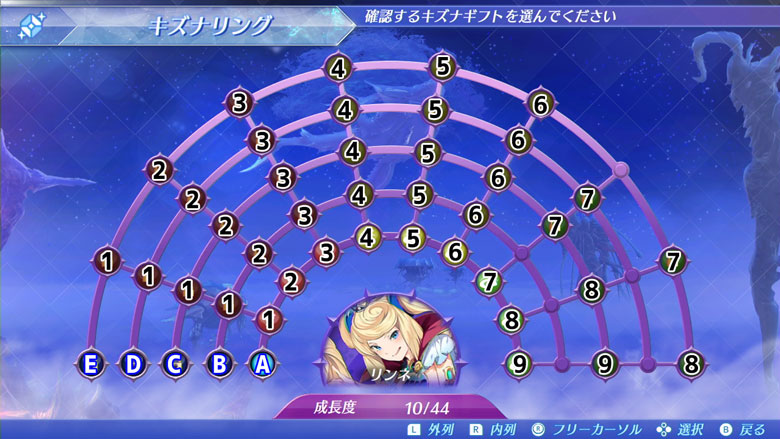Image resolution: width=780 pixels, height=439 pixels.
Task: Pick node 5 on the outermost E ring
Action: pyautogui.click(x=444, y=68)
